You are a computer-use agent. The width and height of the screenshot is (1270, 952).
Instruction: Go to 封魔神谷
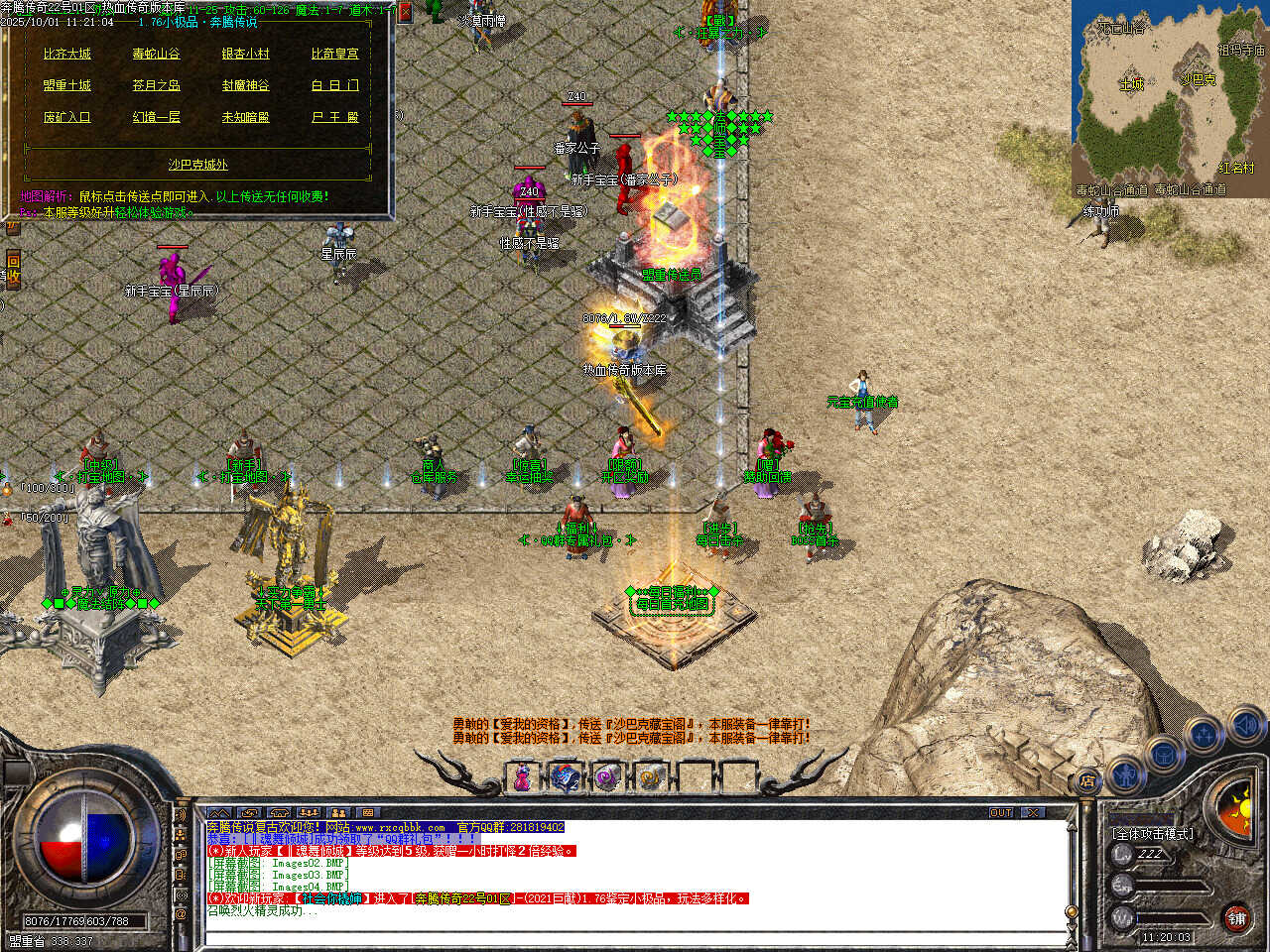pyautogui.click(x=245, y=85)
